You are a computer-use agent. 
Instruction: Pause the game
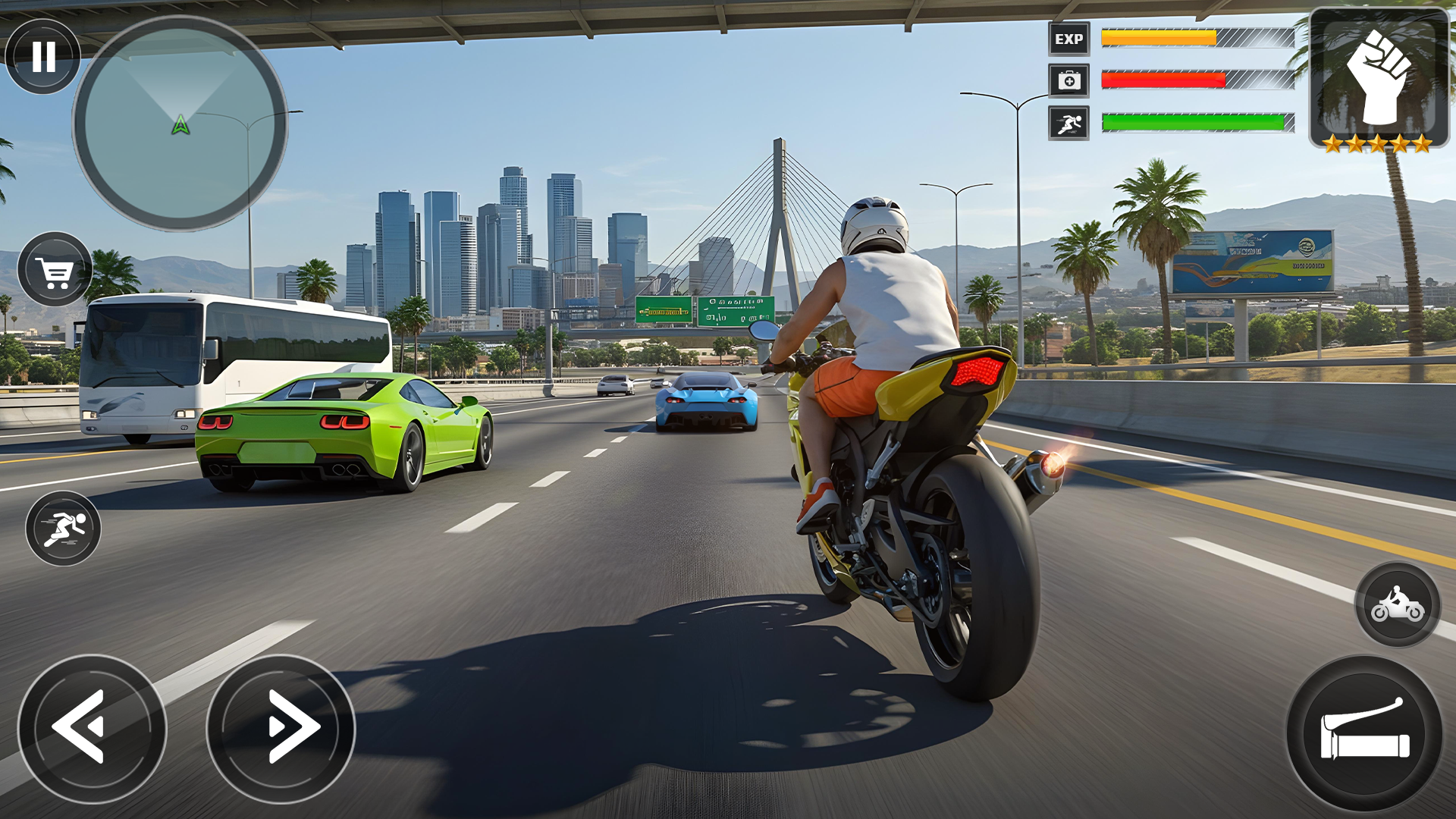coord(43,56)
